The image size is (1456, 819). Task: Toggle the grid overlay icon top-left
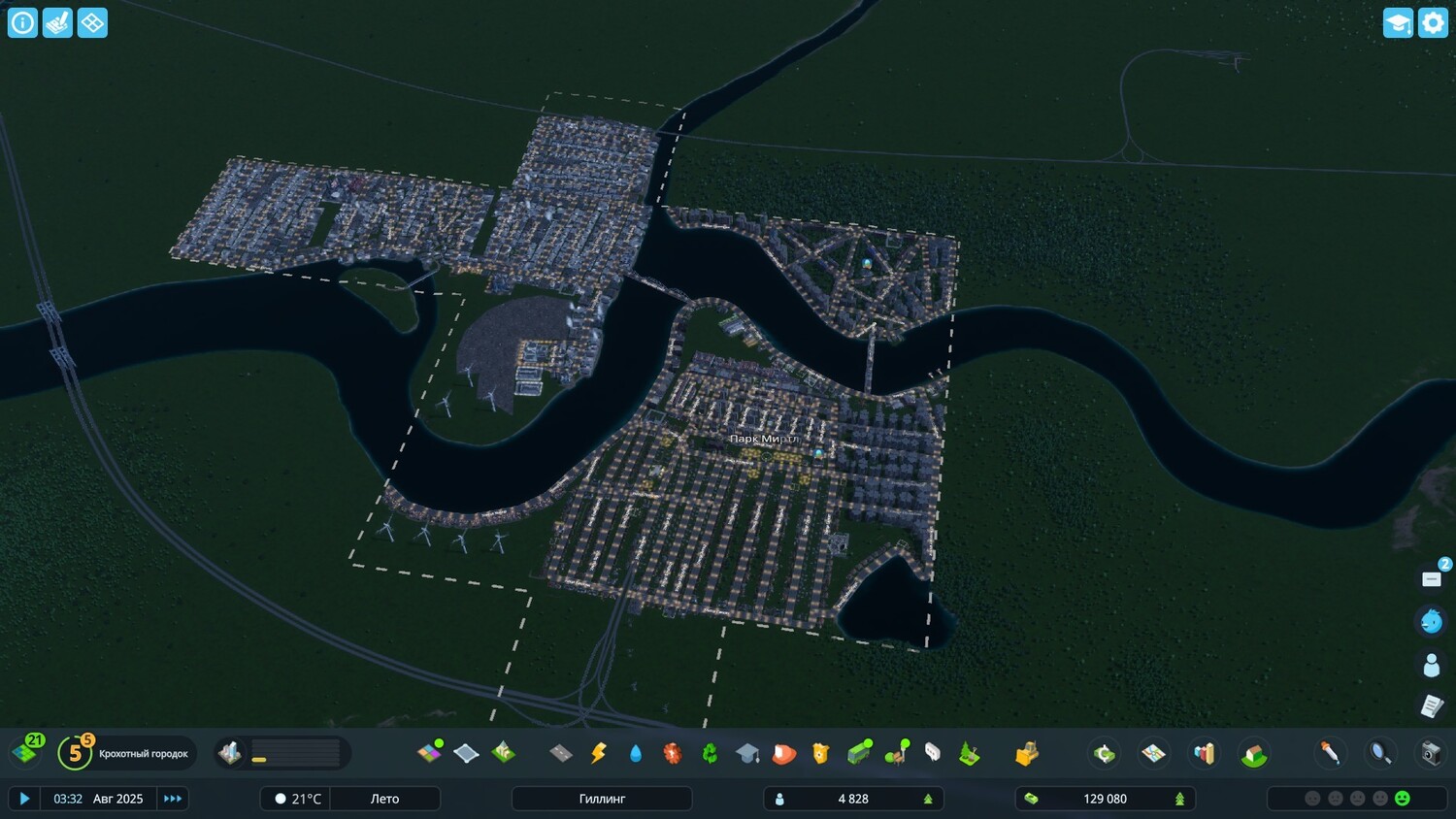tap(91, 21)
